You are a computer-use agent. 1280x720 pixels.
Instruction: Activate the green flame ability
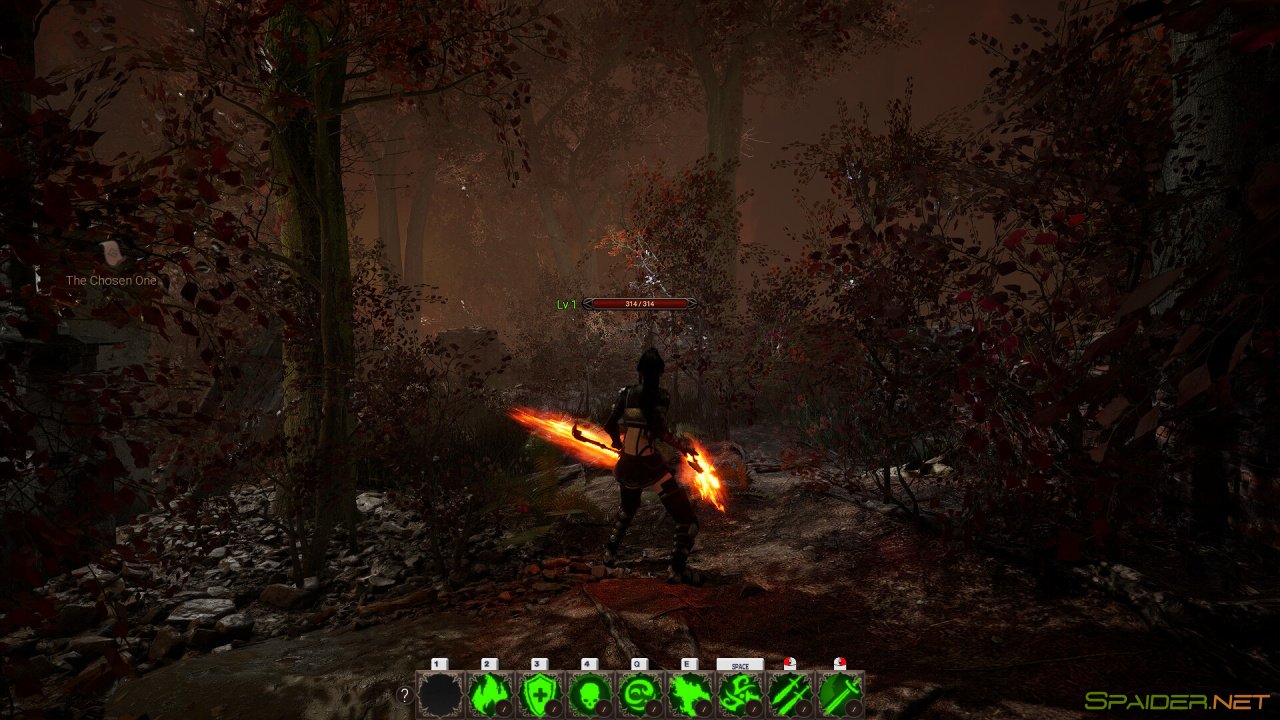coord(490,694)
